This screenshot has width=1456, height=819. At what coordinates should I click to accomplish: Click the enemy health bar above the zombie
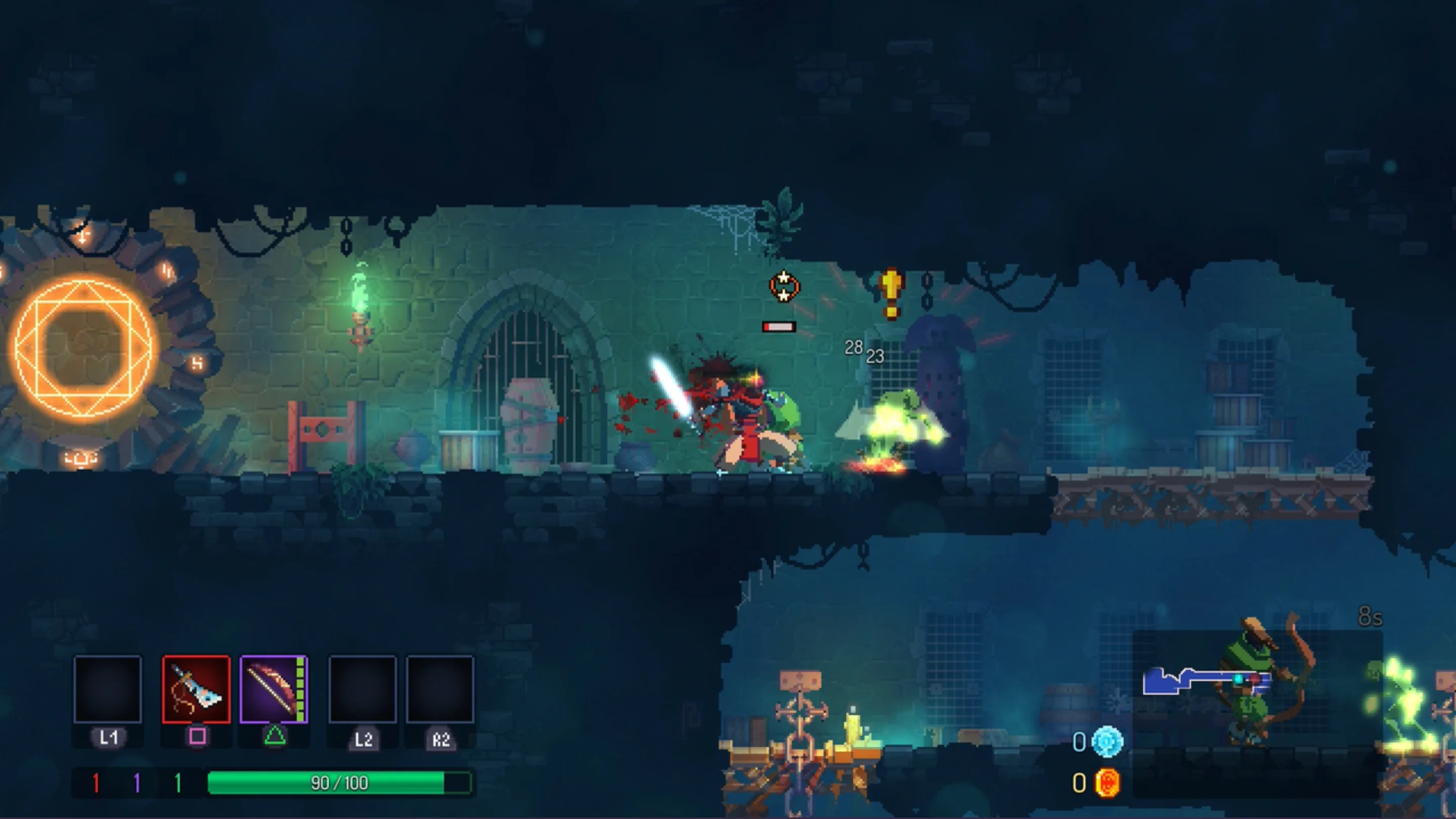[779, 325]
